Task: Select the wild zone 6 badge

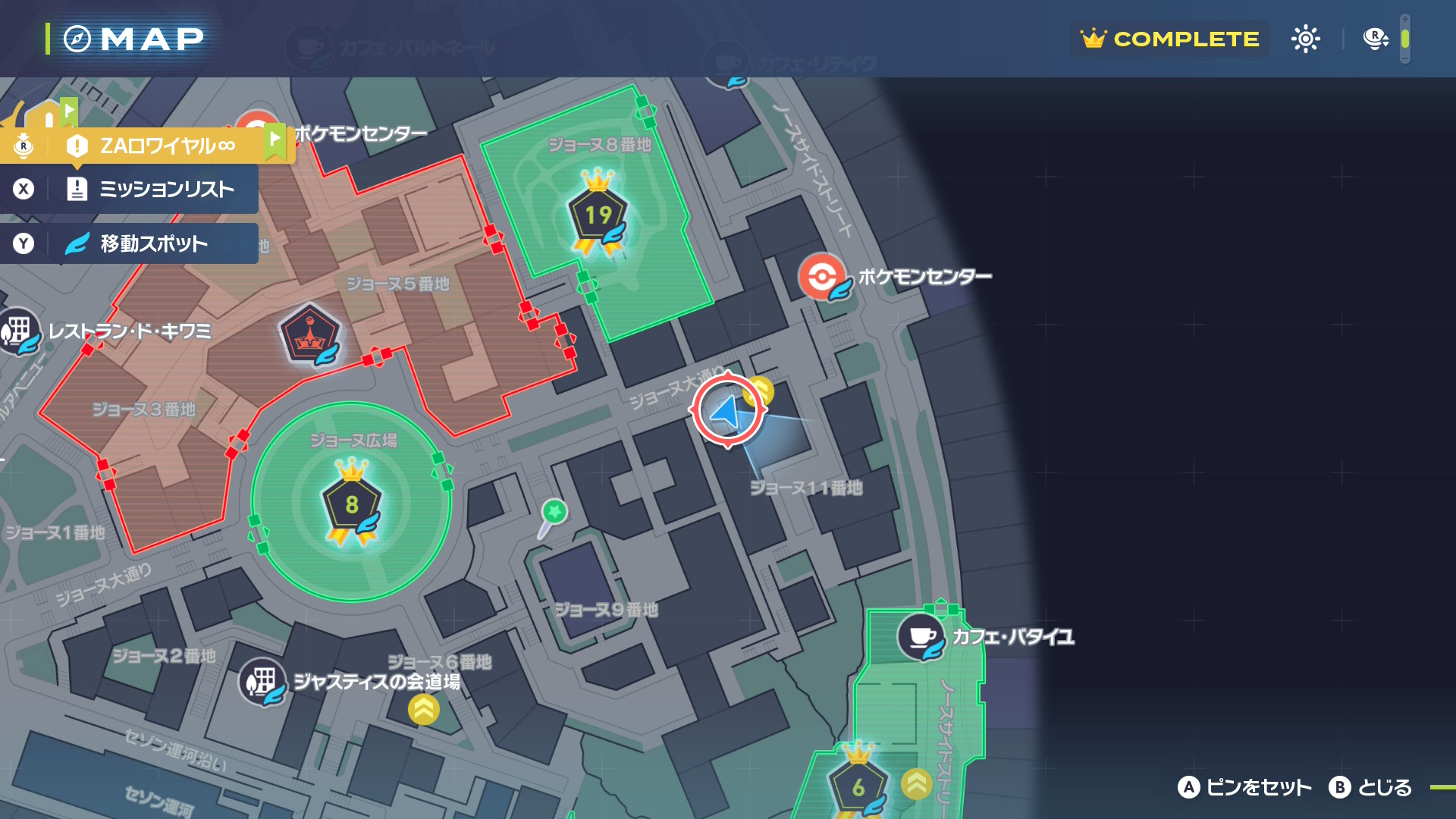Action: pos(858,787)
